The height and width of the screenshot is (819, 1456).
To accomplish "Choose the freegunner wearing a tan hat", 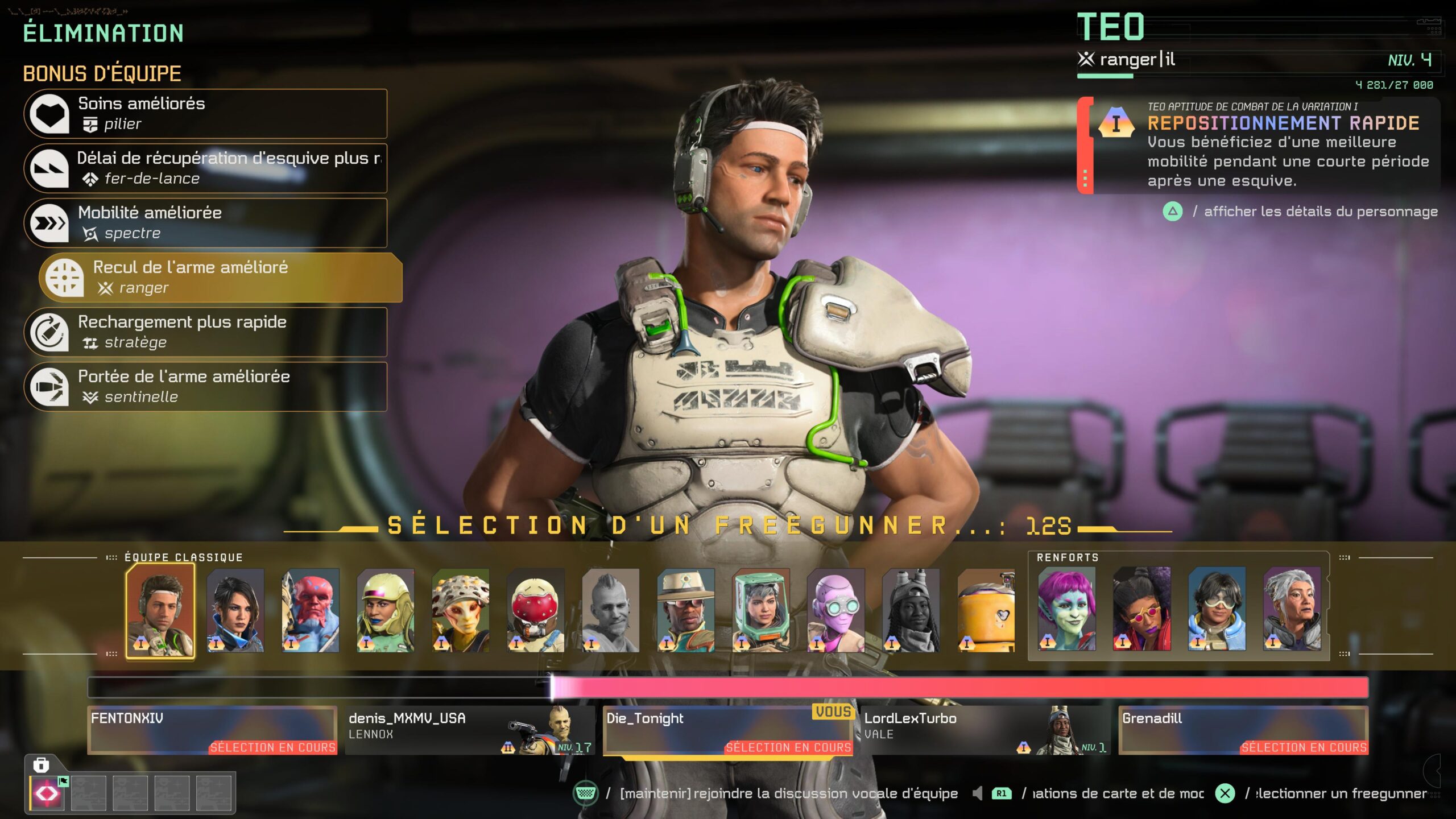I will [686, 610].
